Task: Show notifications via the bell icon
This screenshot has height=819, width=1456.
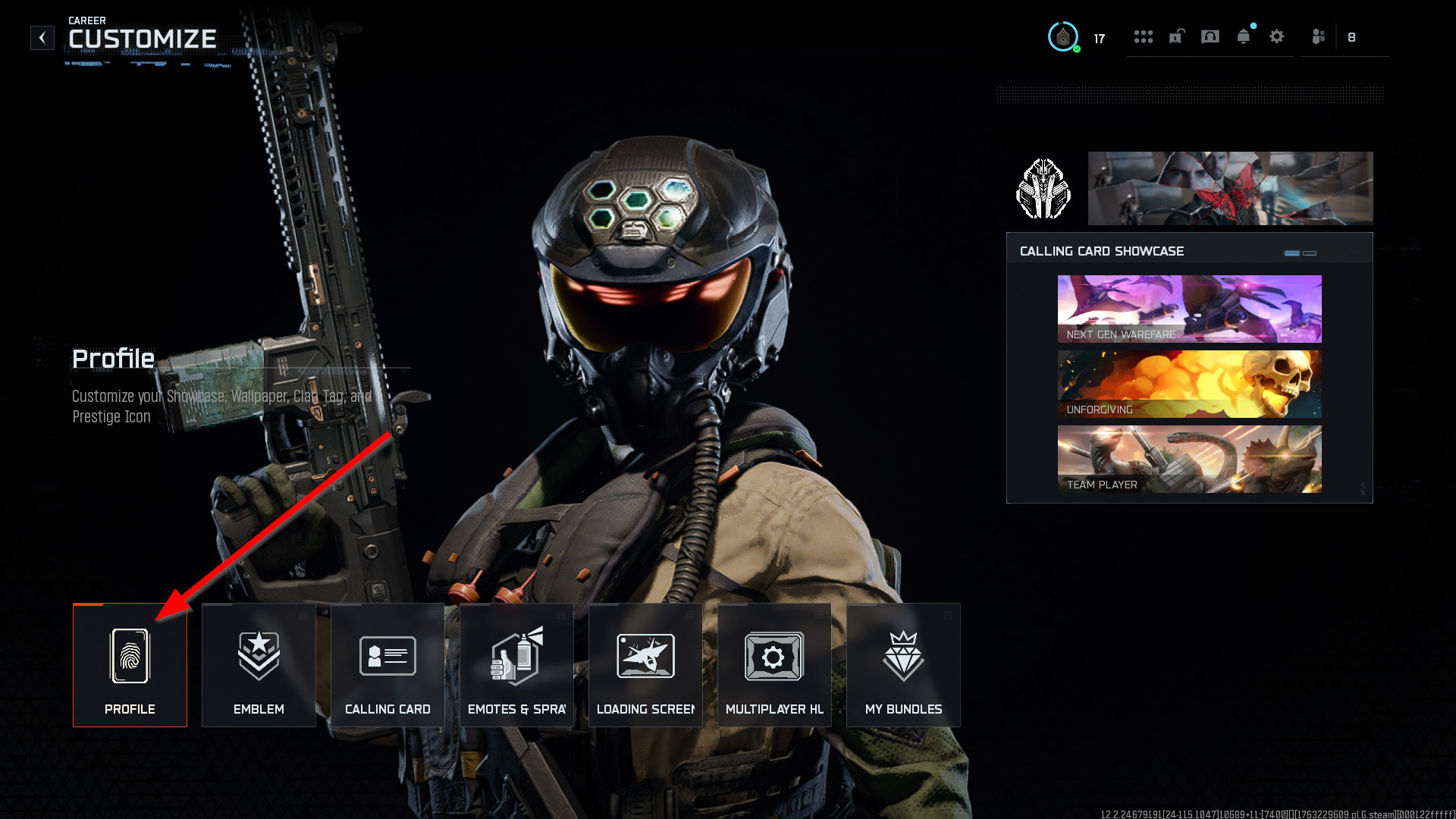Action: [x=1244, y=36]
